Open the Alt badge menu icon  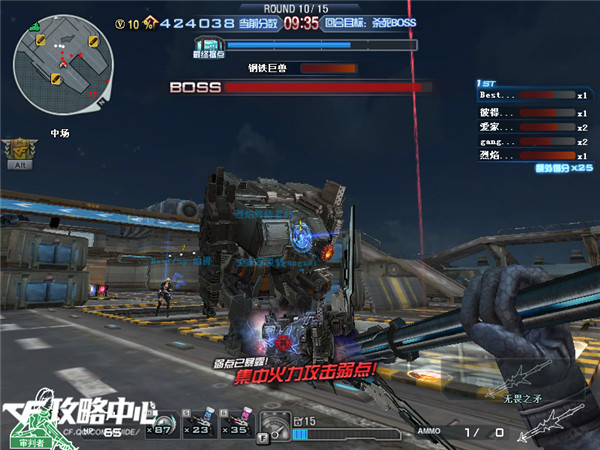click(x=19, y=151)
